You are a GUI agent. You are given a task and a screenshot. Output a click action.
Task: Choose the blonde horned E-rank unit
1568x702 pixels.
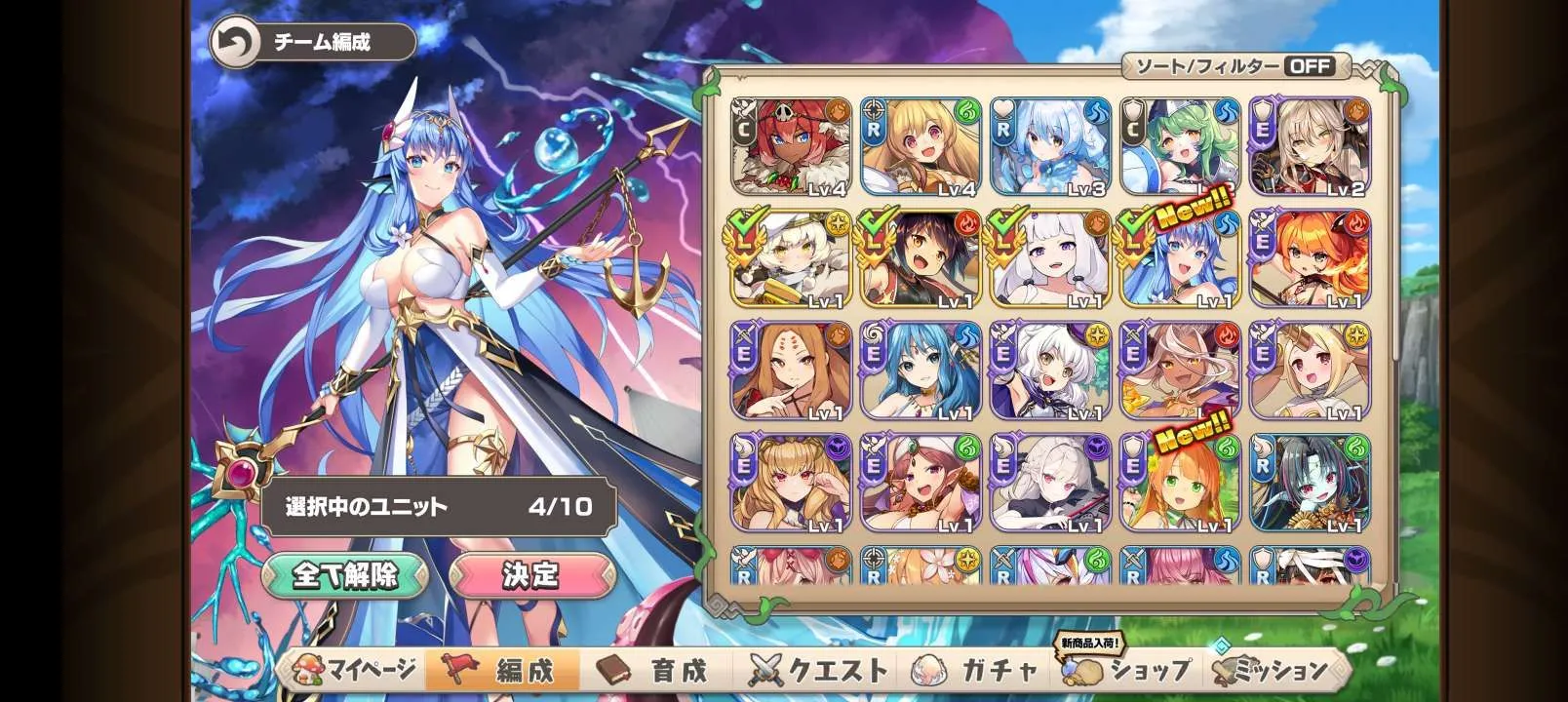tap(1310, 371)
